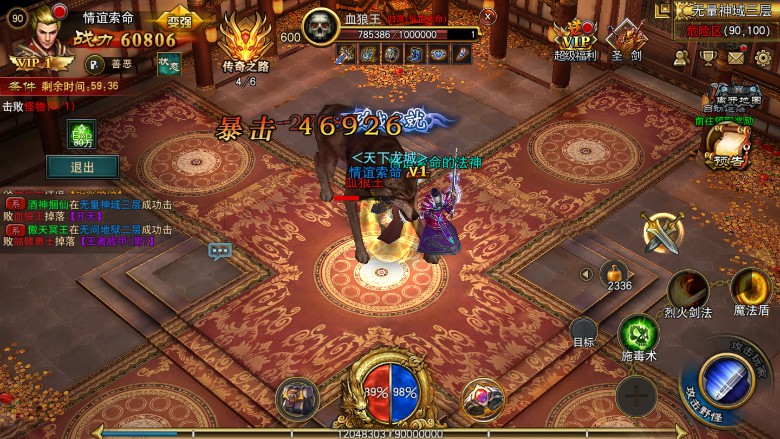Use the main attack skill button
This screenshot has height=439, width=780.
point(727,378)
